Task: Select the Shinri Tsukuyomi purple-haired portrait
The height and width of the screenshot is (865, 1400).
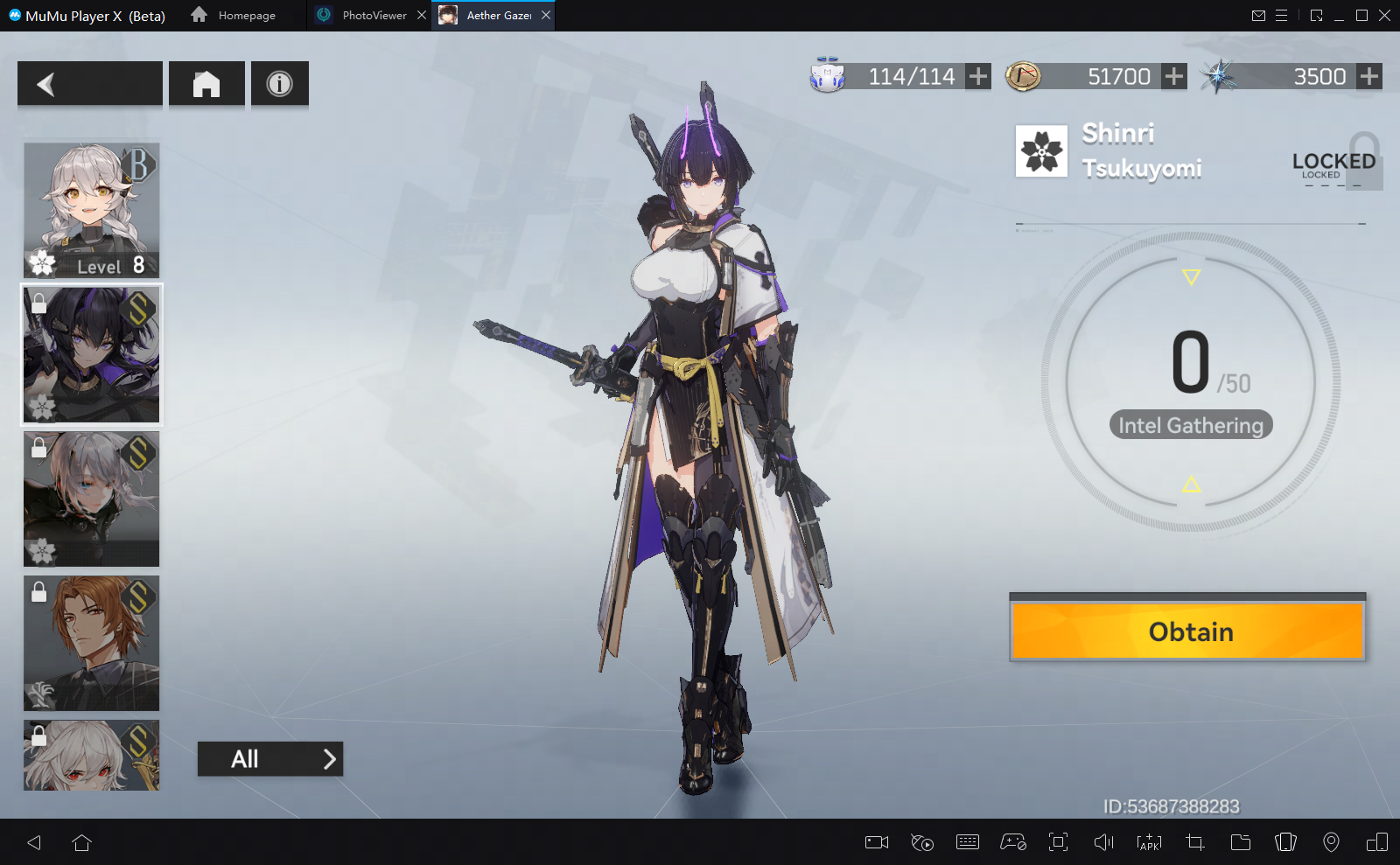Action: tap(92, 354)
